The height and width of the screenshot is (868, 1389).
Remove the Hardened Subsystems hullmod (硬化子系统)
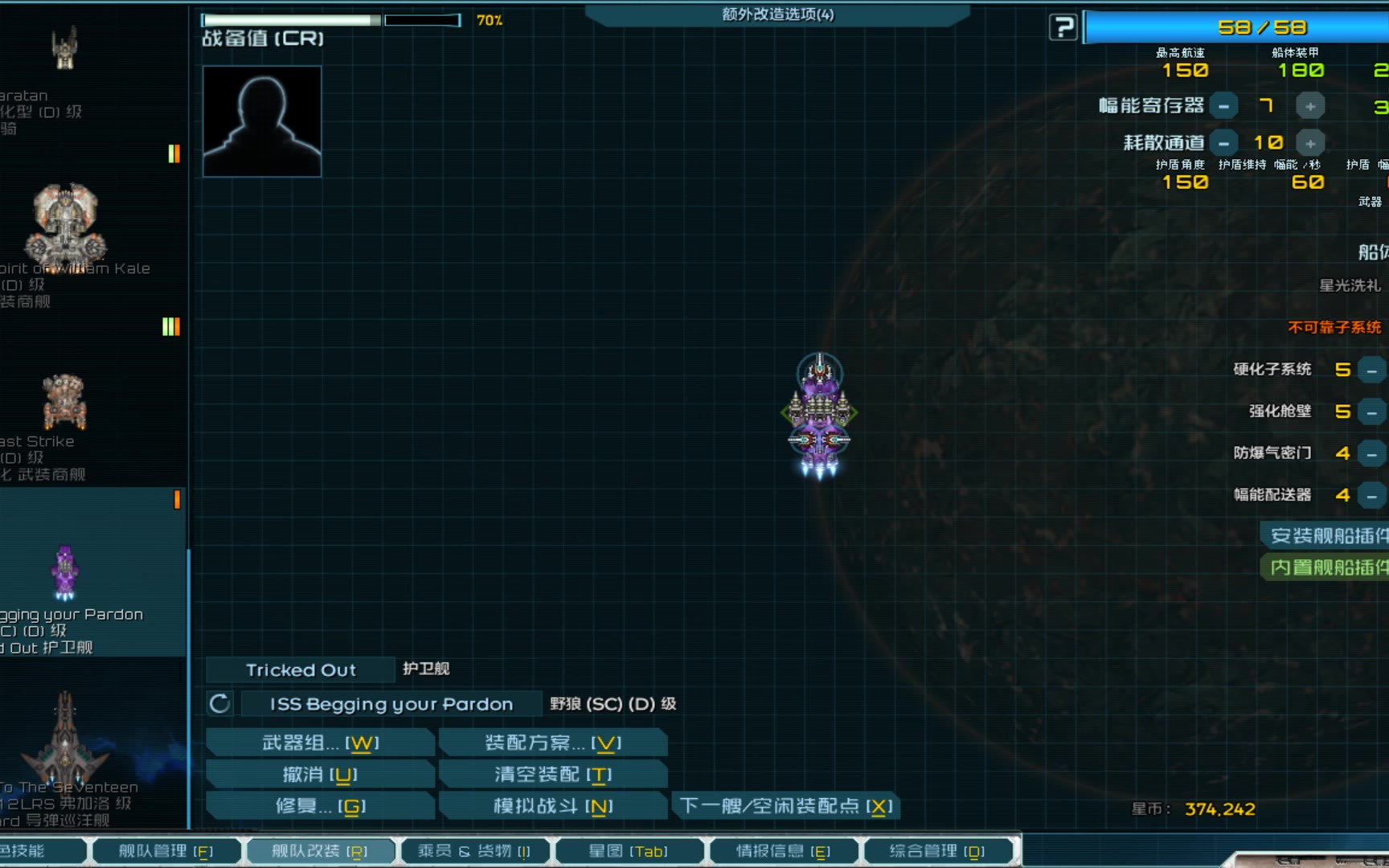click(x=1371, y=370)
